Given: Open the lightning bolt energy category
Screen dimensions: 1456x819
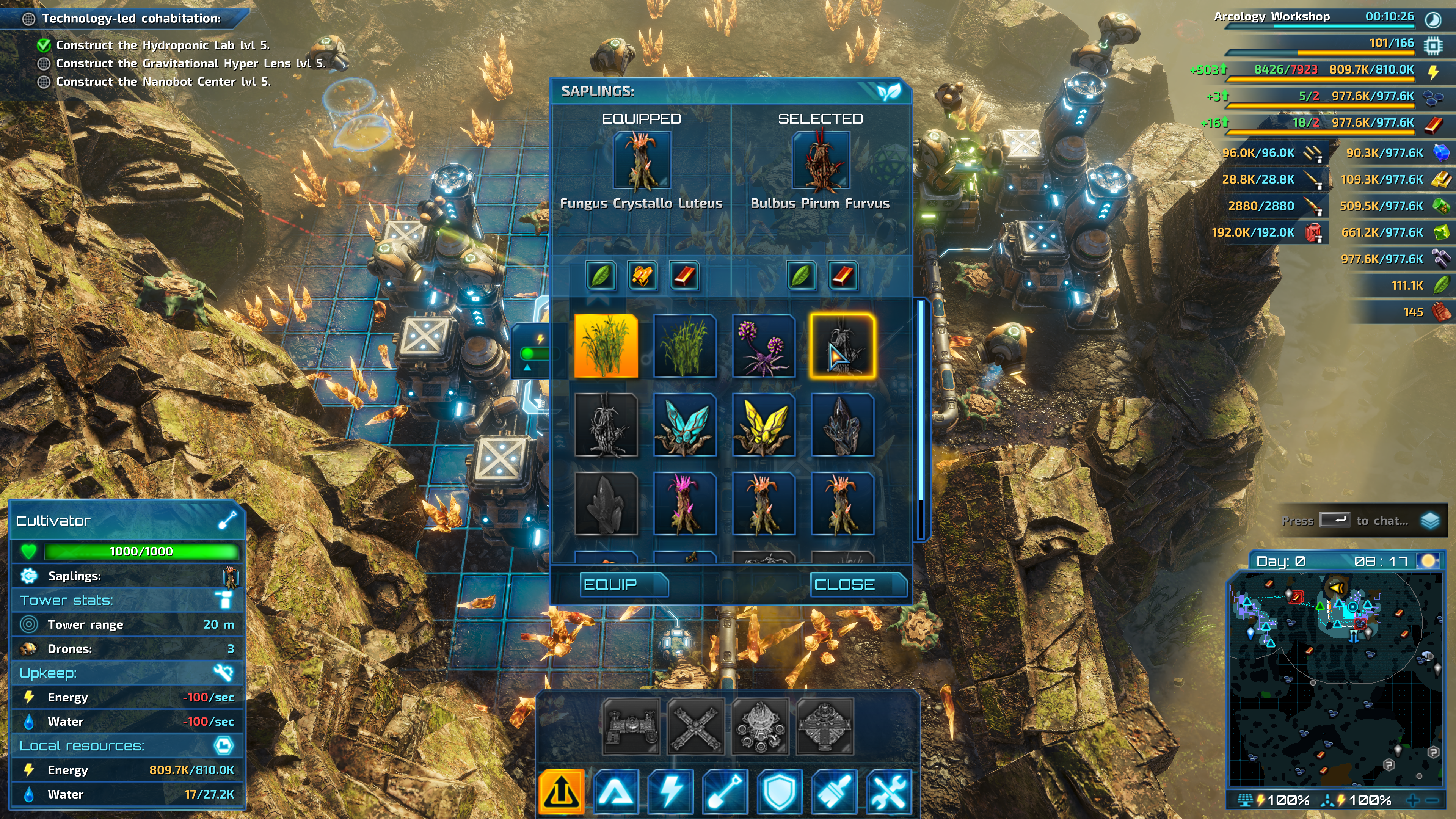Looking at the screenshot, I should (671, 791).
